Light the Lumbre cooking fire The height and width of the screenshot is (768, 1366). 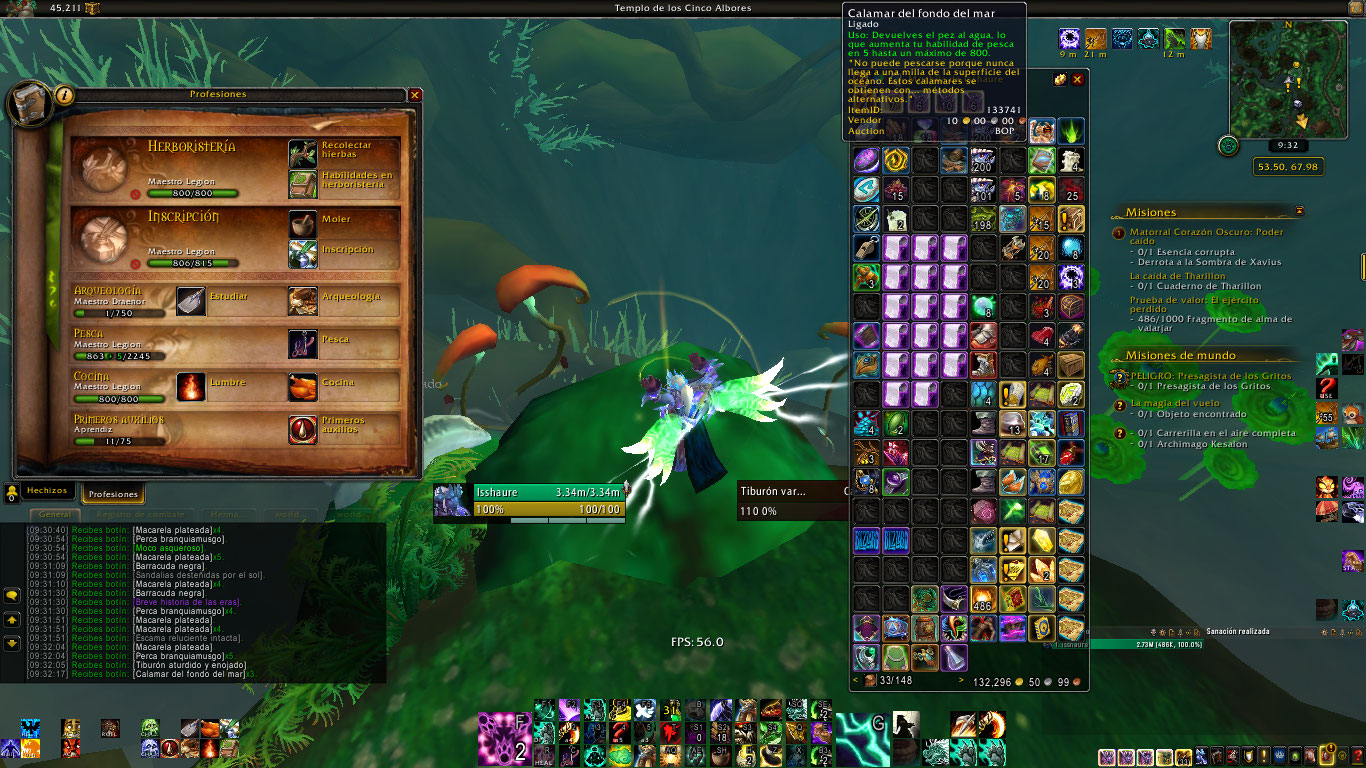191,386
